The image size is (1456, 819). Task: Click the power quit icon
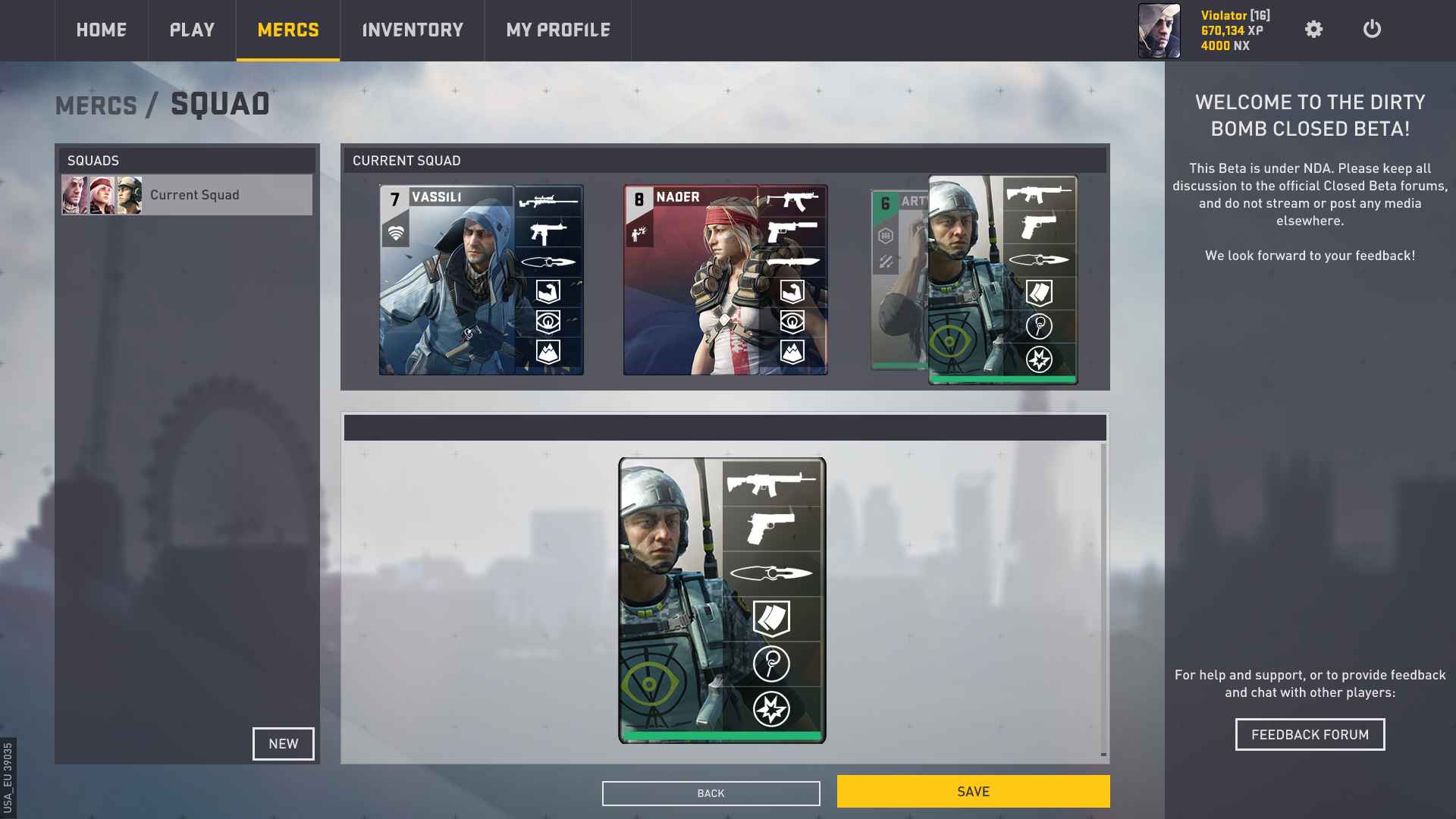click(1372, 30)
